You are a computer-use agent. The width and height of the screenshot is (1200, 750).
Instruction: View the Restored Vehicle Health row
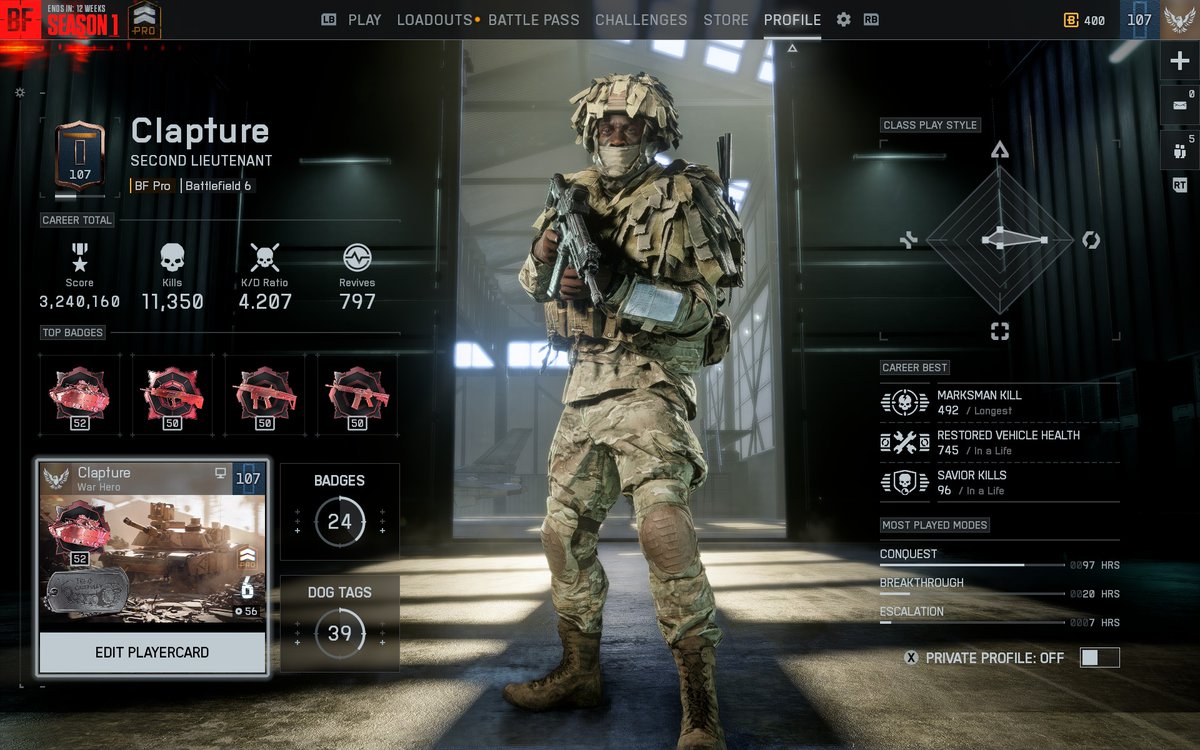(998, 442)
